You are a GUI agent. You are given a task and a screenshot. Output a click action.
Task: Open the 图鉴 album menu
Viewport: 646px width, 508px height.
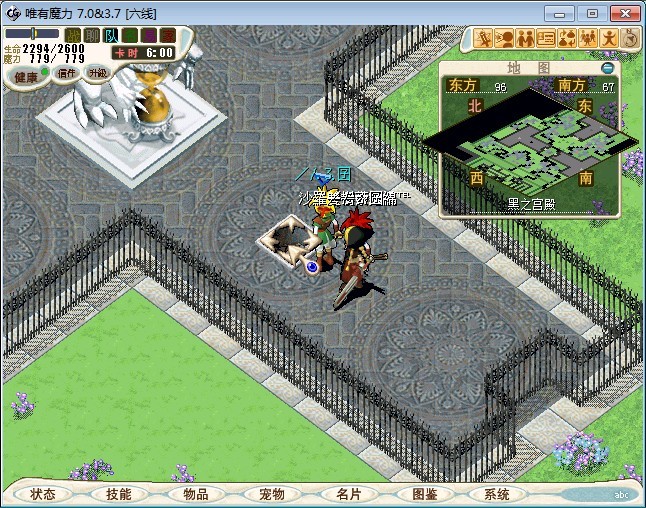424,494
